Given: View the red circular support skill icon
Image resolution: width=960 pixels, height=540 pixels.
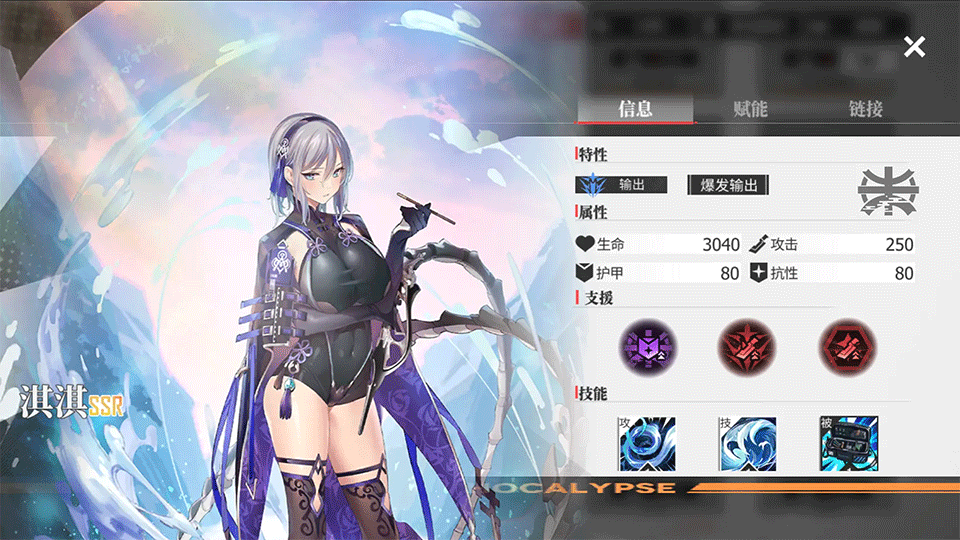Looking at the screenshot, I should (745, 347).
